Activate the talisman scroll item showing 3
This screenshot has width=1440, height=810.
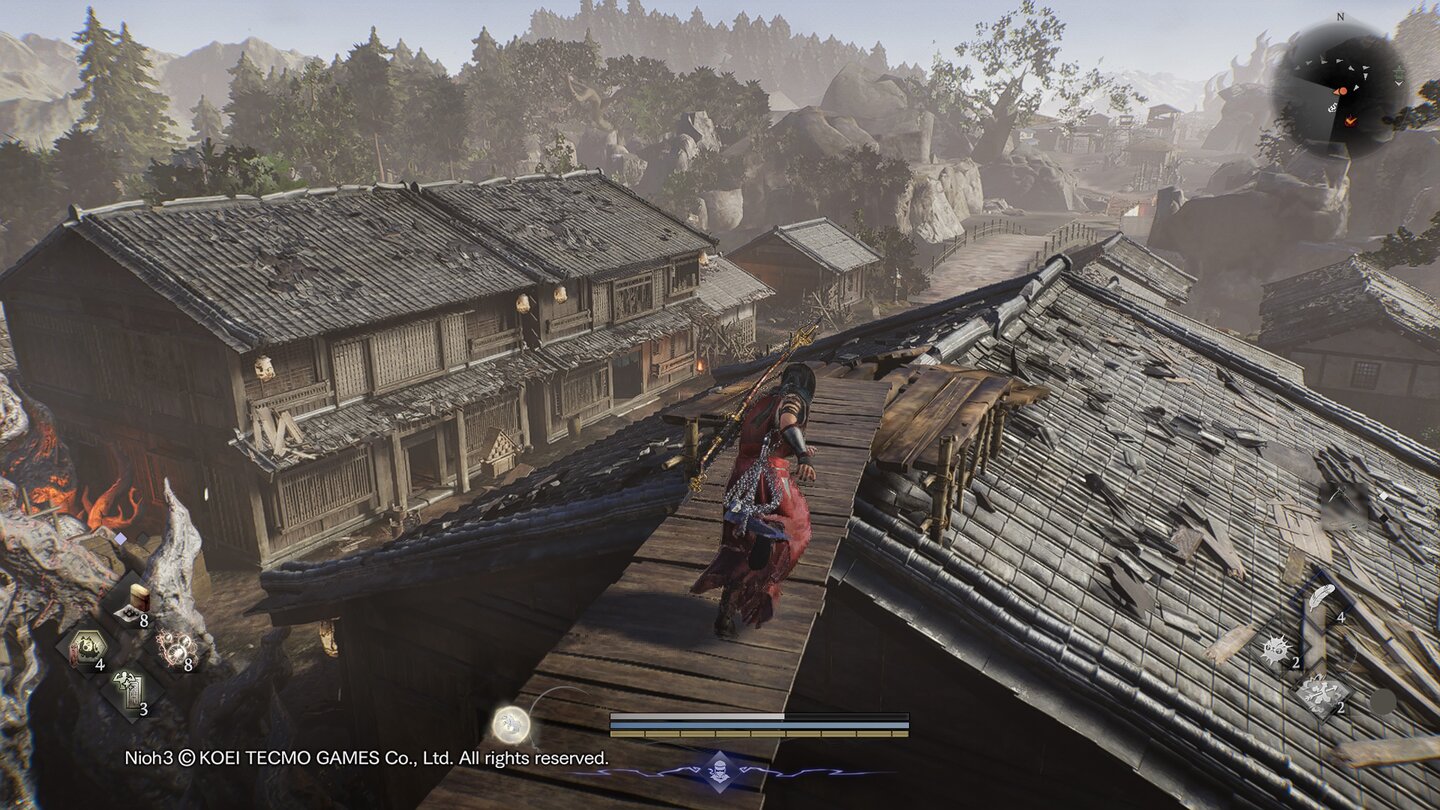click(128, 688)
